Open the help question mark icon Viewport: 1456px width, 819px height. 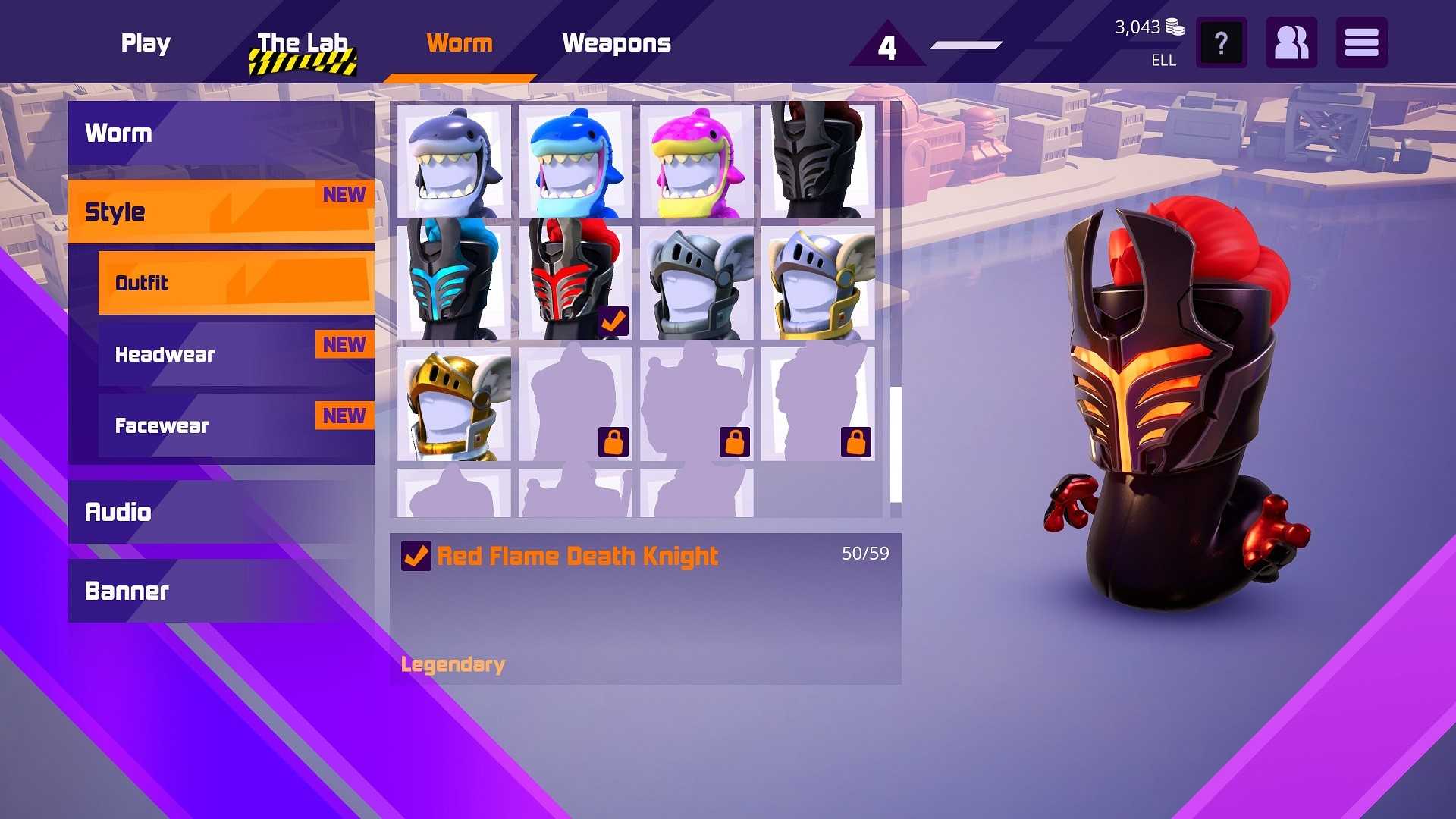(1220, 42)
